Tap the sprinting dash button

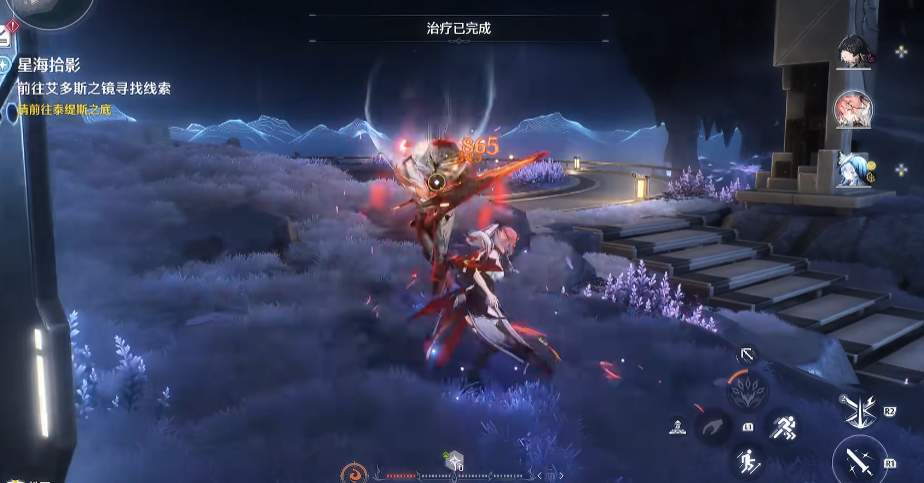[x=782, y=427]
